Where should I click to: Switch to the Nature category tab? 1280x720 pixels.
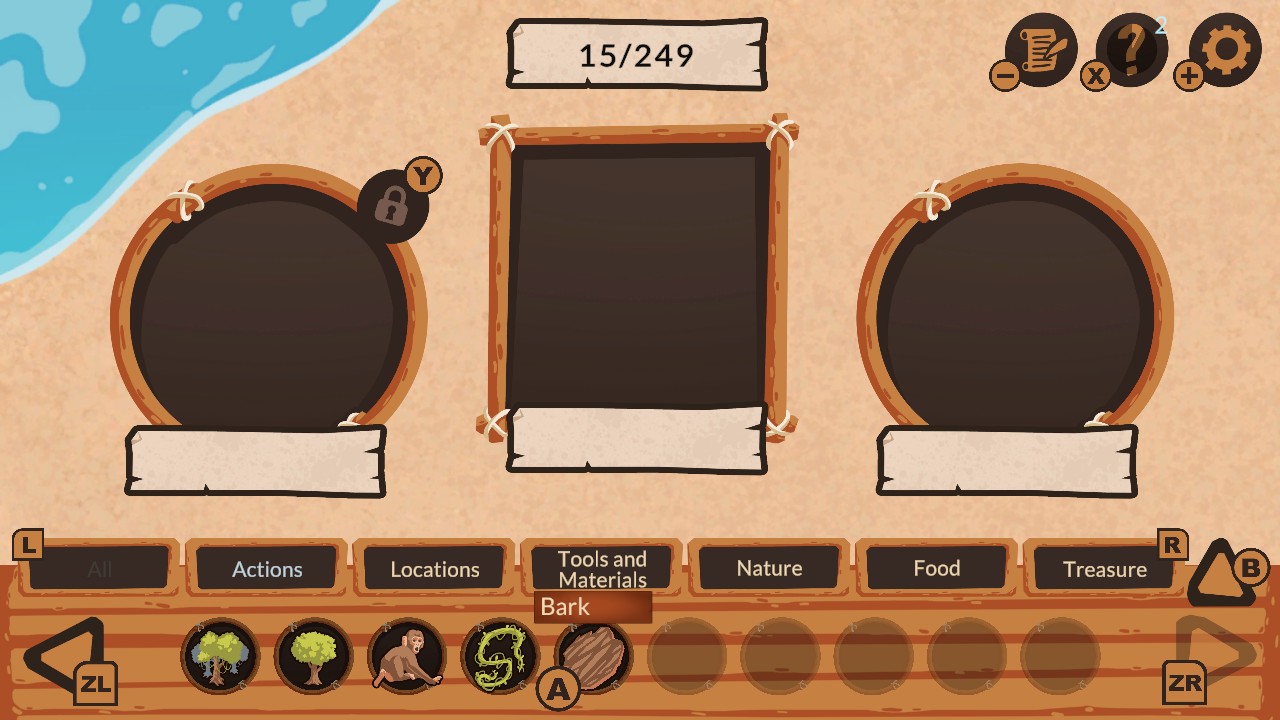pyautogui.click(x=769, y=568)
